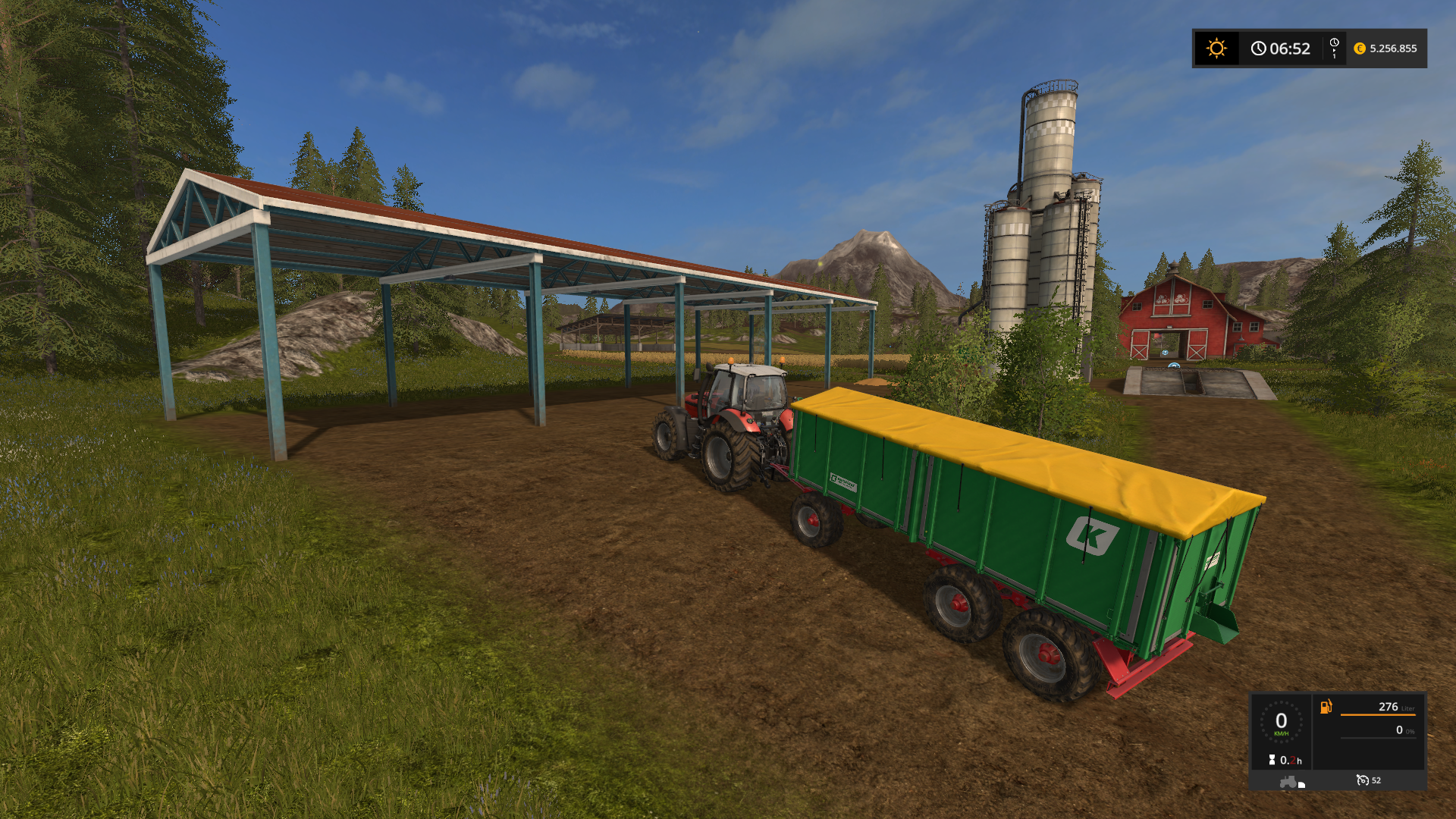Viewport: 1456px width, 819px height.
Task: Select the time scale speed indicator
Action: click(1334, 49)
